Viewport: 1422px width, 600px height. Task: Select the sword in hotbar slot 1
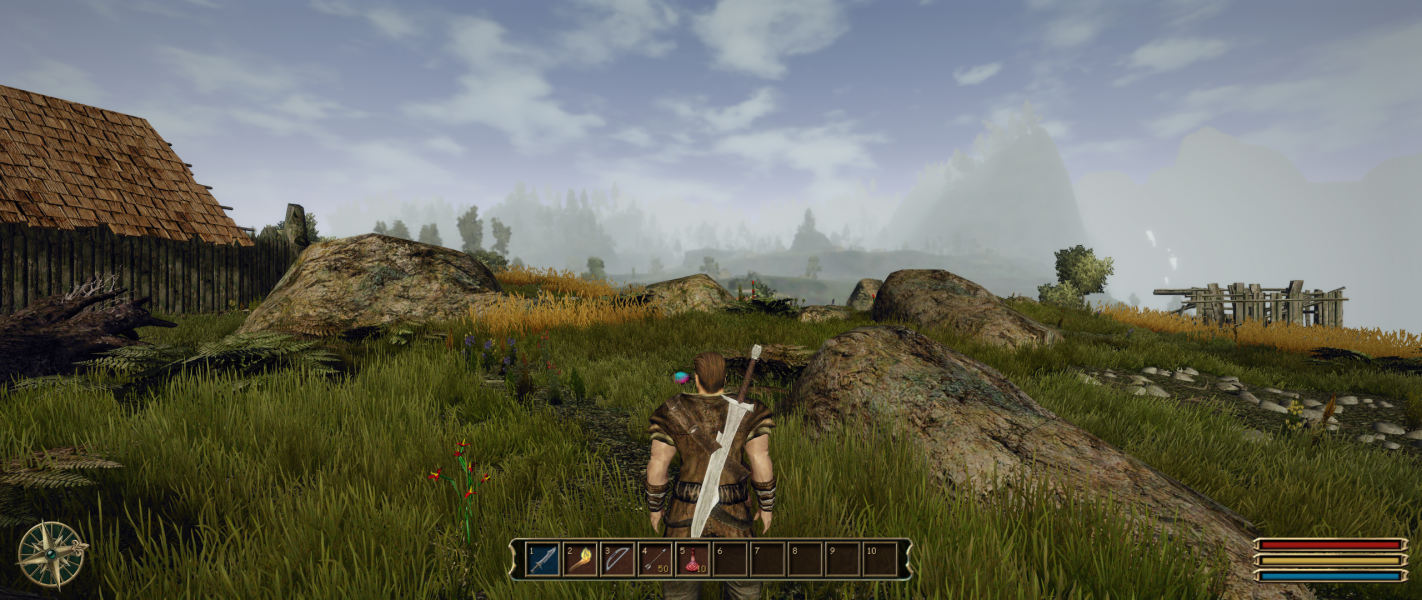[x=542, y=559]
